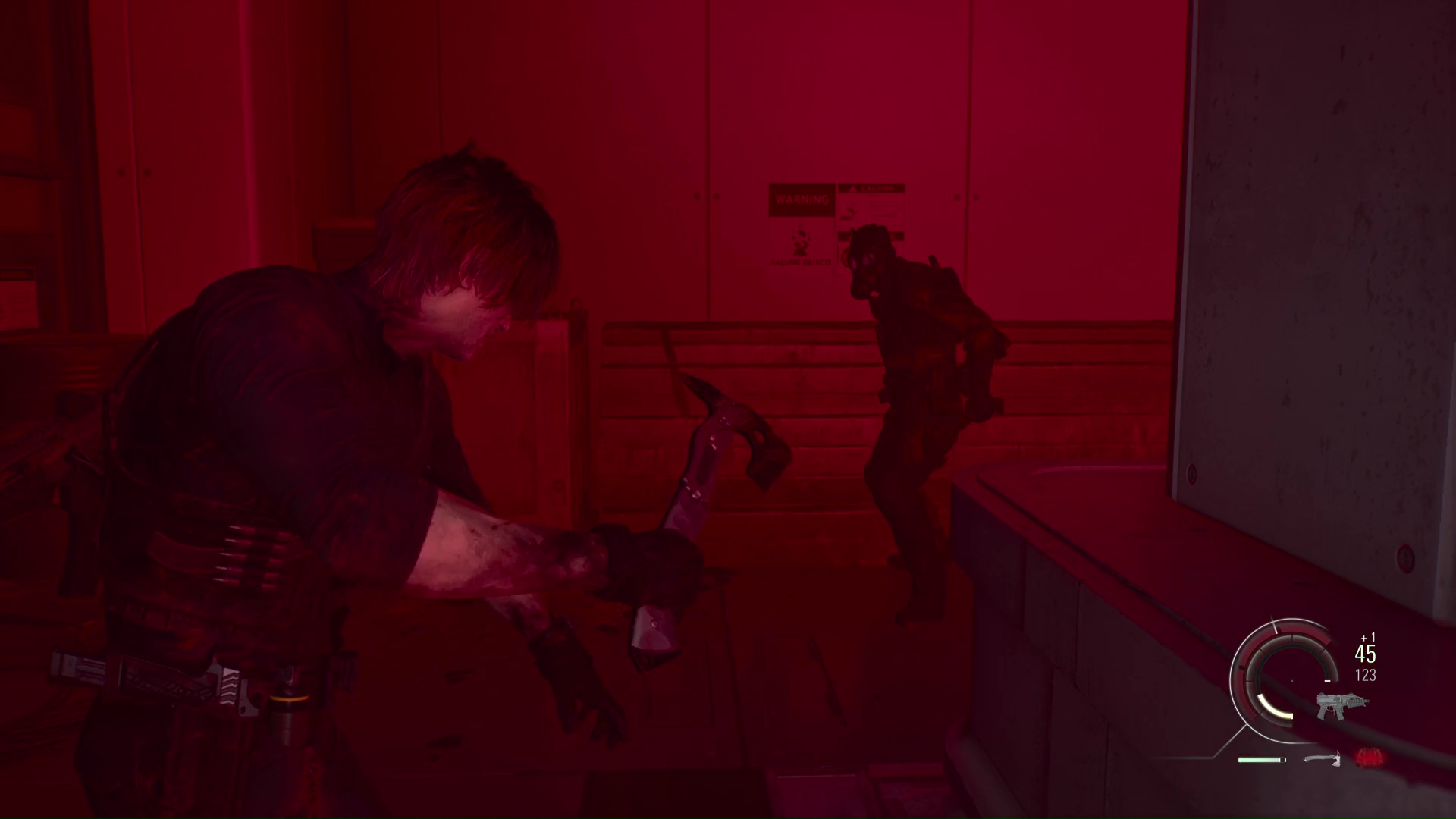This screenshot has height=819, width=1456.
Task: Click the ammo count reading 45
Action: [x=1365, y=654]
